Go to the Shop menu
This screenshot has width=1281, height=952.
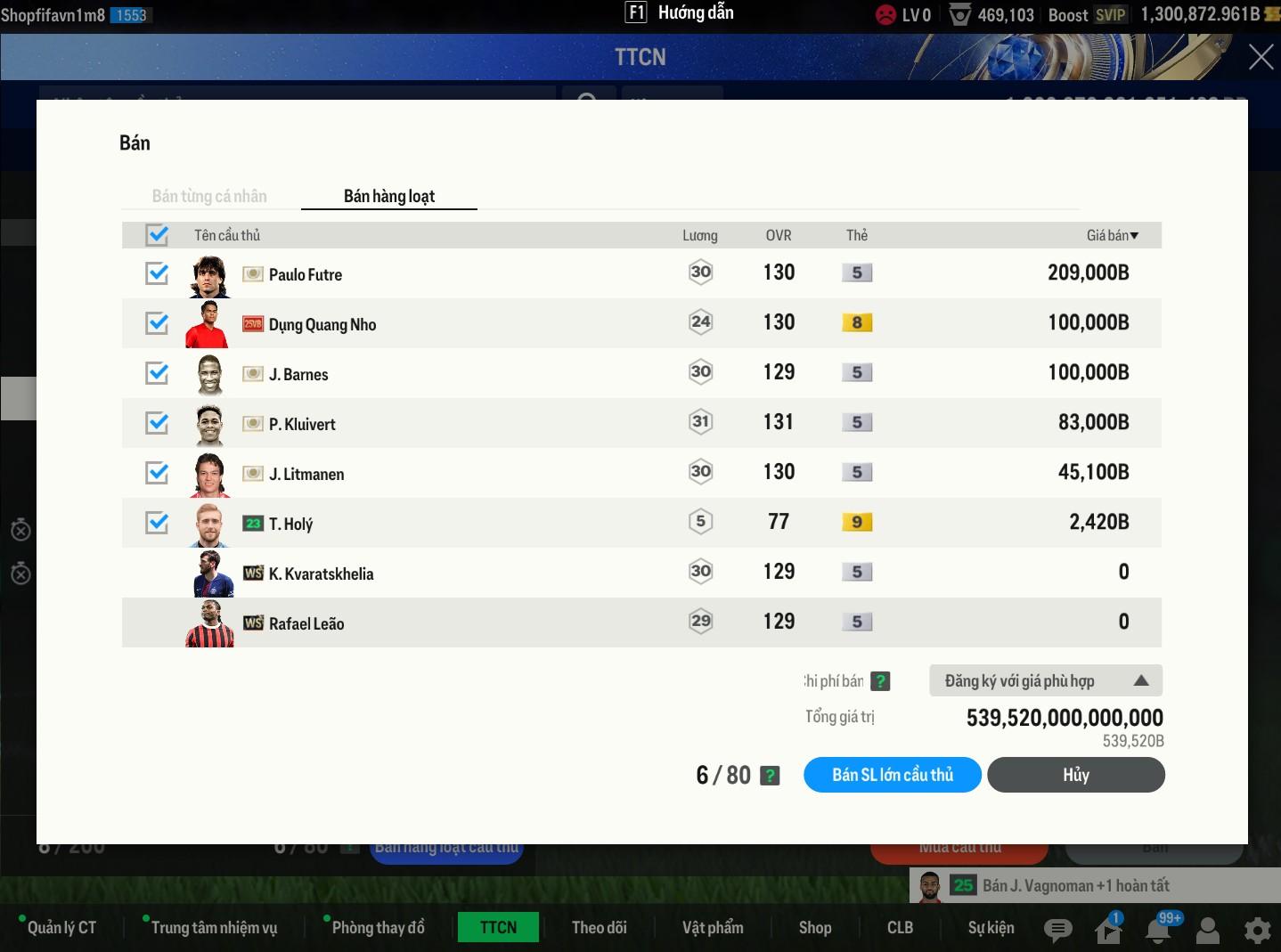click(x=815, y=928)
